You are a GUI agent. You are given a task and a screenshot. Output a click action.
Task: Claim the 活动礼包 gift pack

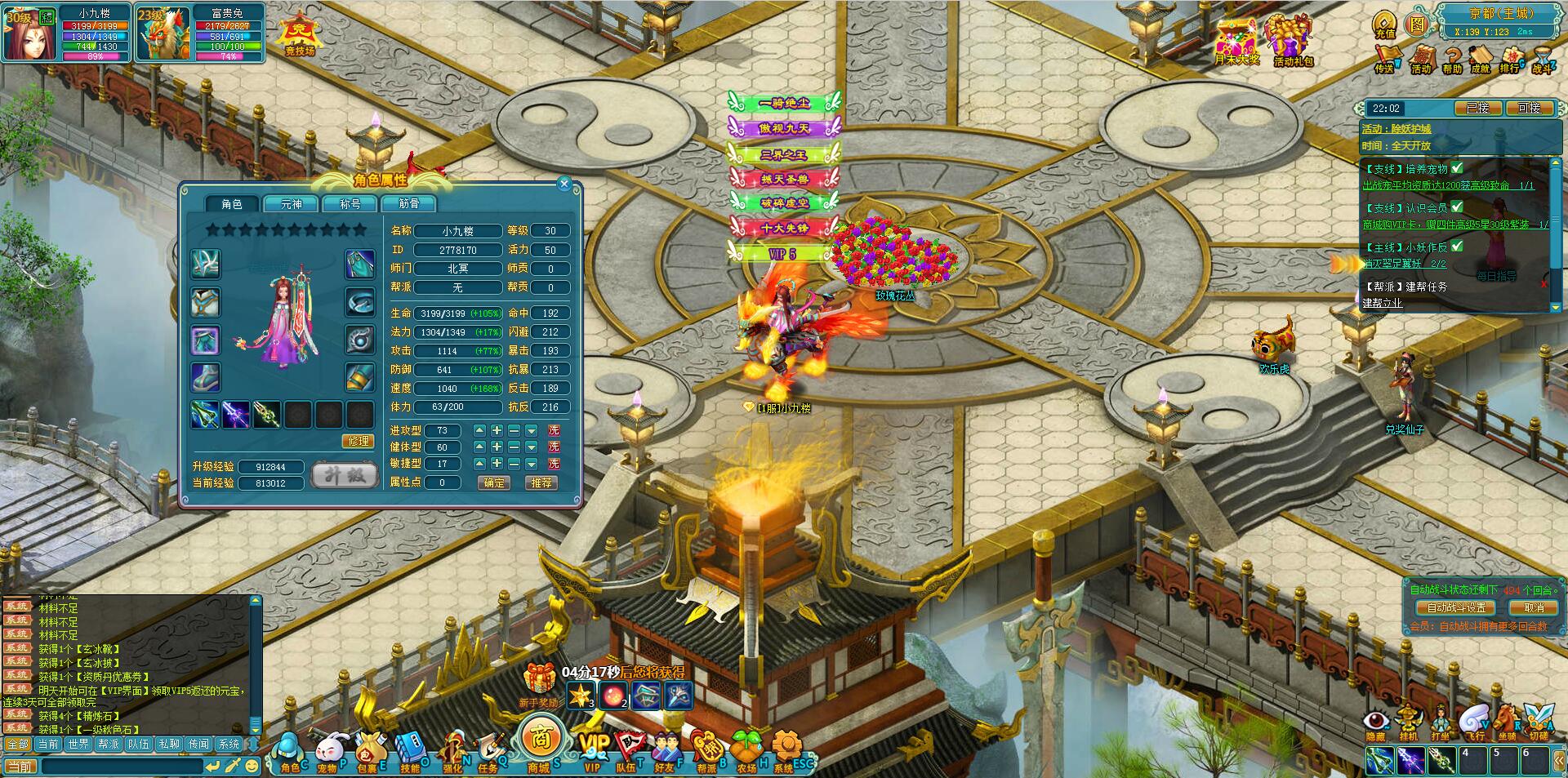[x=1291, y=41]
